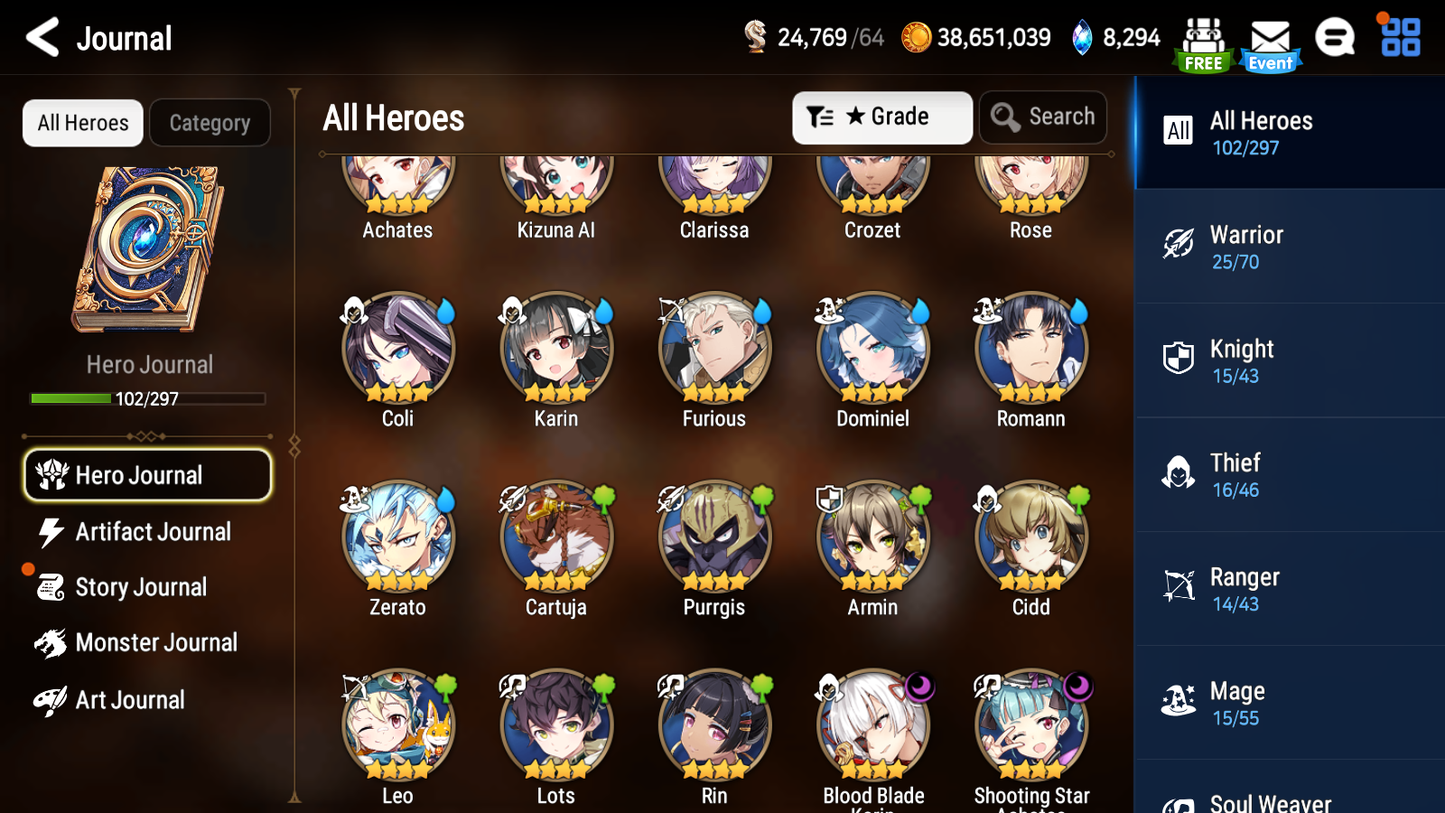The width and height of the screenshot is (1445, 813).
Task: Claim the FREE package offer
Action: click(x=1203, y=38)
